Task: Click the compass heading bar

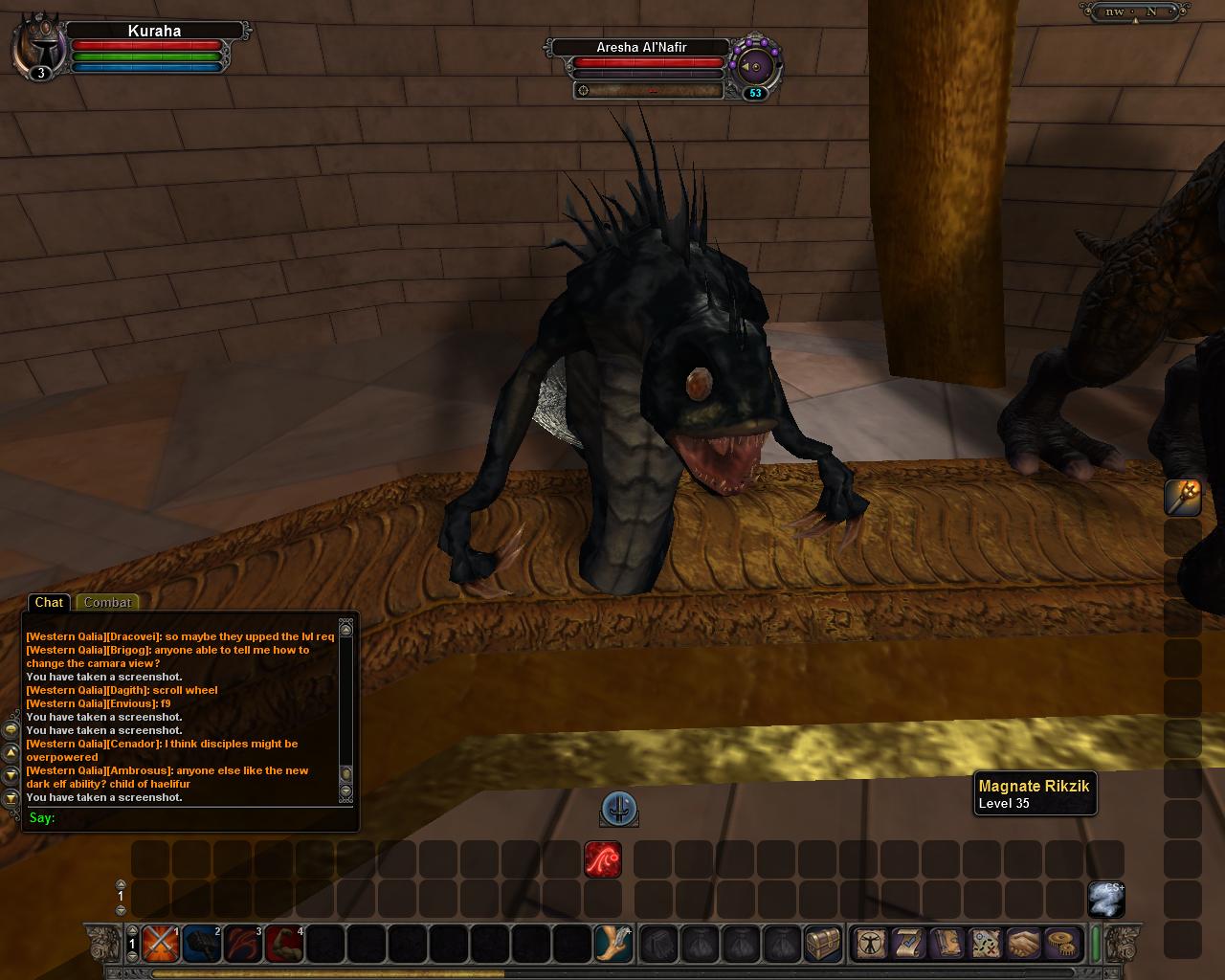Action: tap(1134, 12)
